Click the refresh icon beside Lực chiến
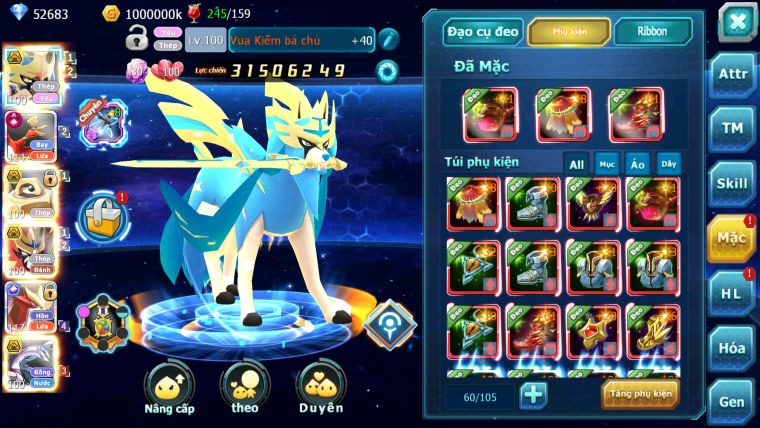Image resolution: width=760 pixels, height=428 pixels. pyautogui.click(x=385, y=70)
